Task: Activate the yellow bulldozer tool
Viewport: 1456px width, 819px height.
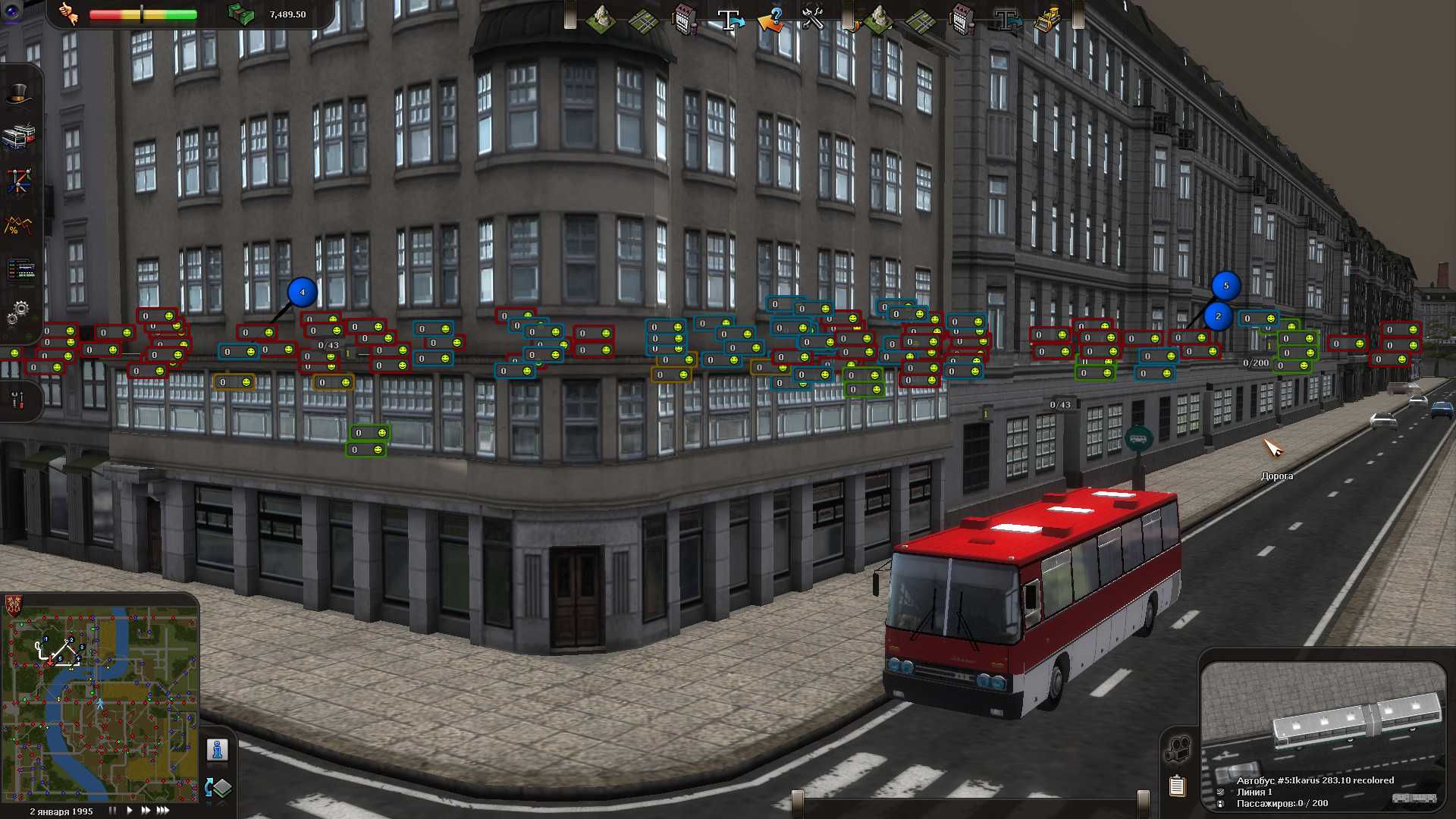Action: pyautogui.click(x=1048, y=20)
